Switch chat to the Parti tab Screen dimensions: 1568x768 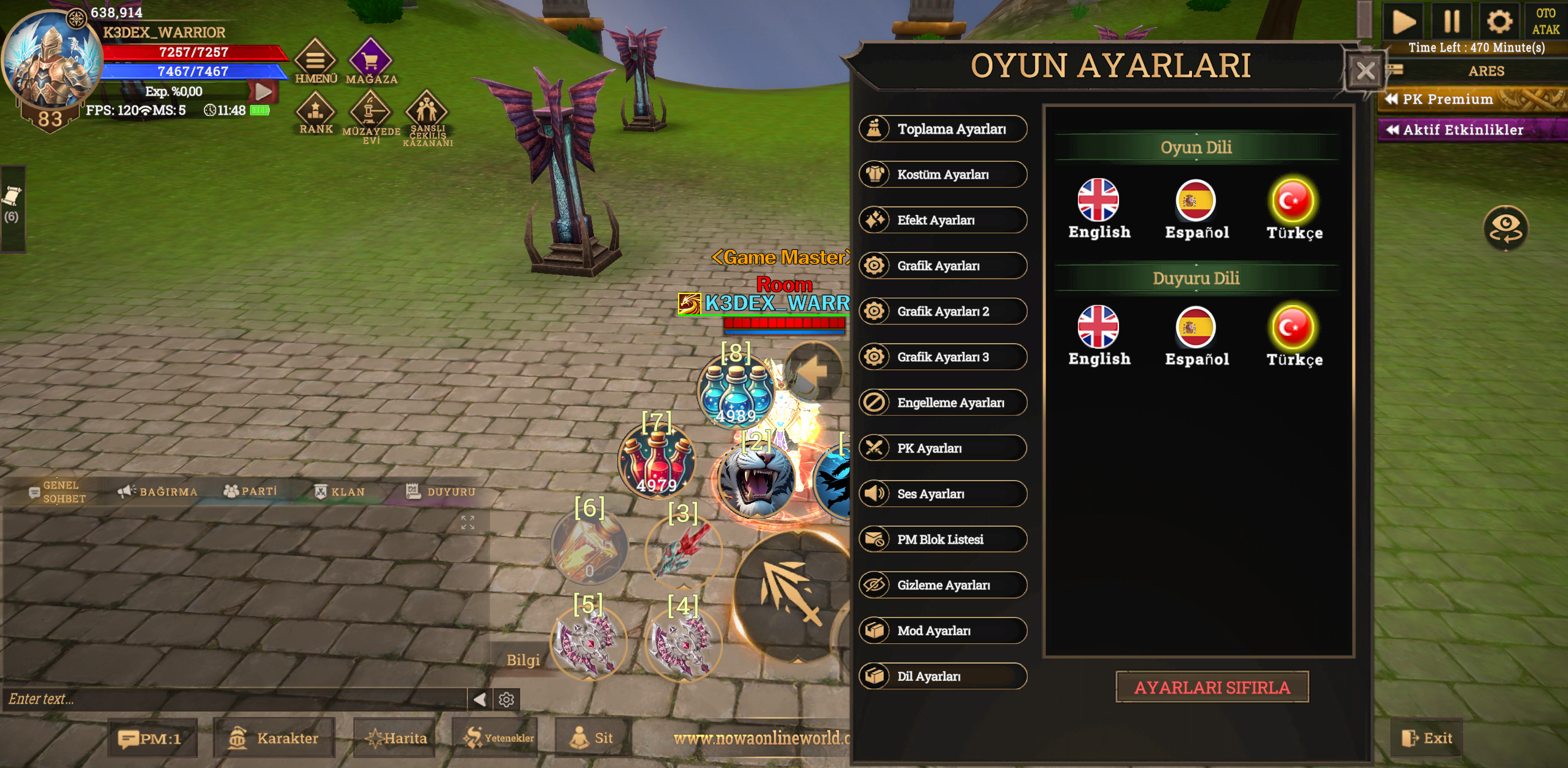(251, 491)
